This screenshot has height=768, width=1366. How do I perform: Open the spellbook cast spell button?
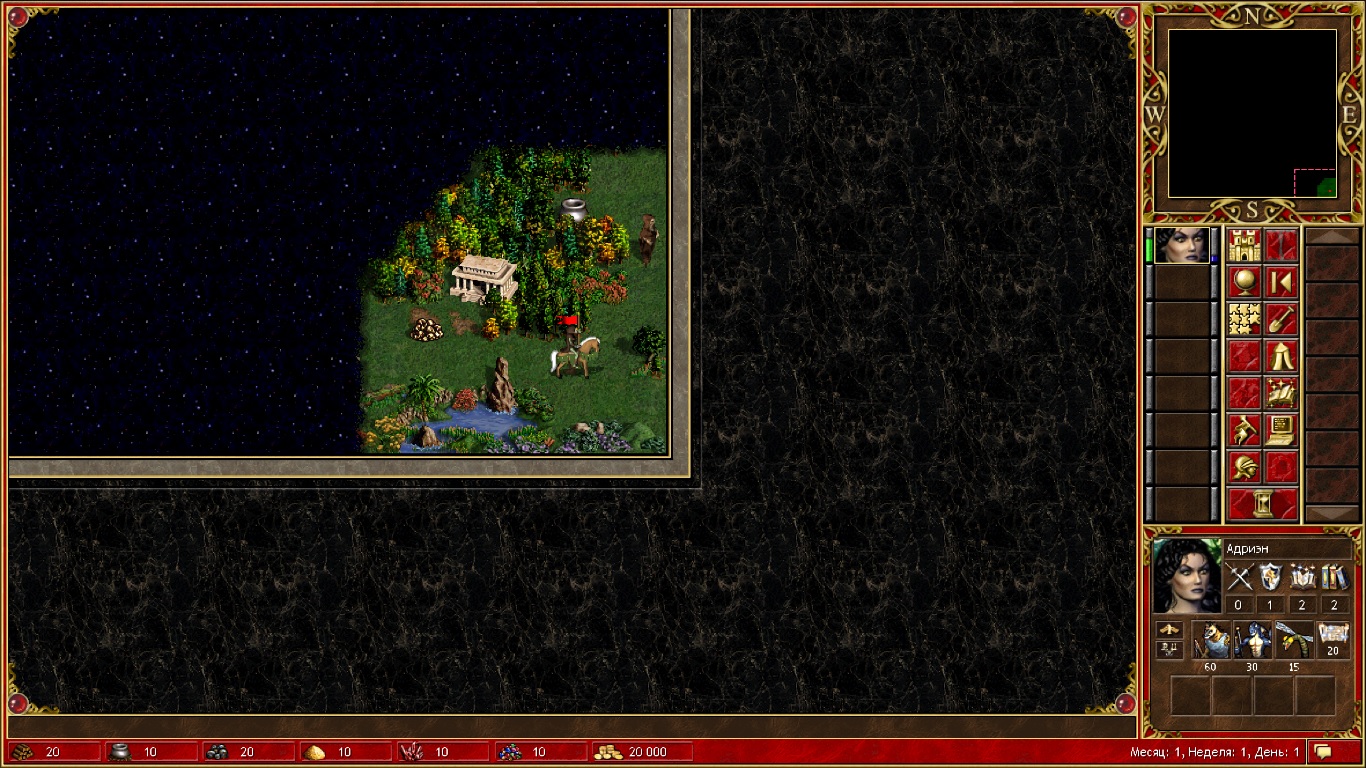coord(1281,393)
